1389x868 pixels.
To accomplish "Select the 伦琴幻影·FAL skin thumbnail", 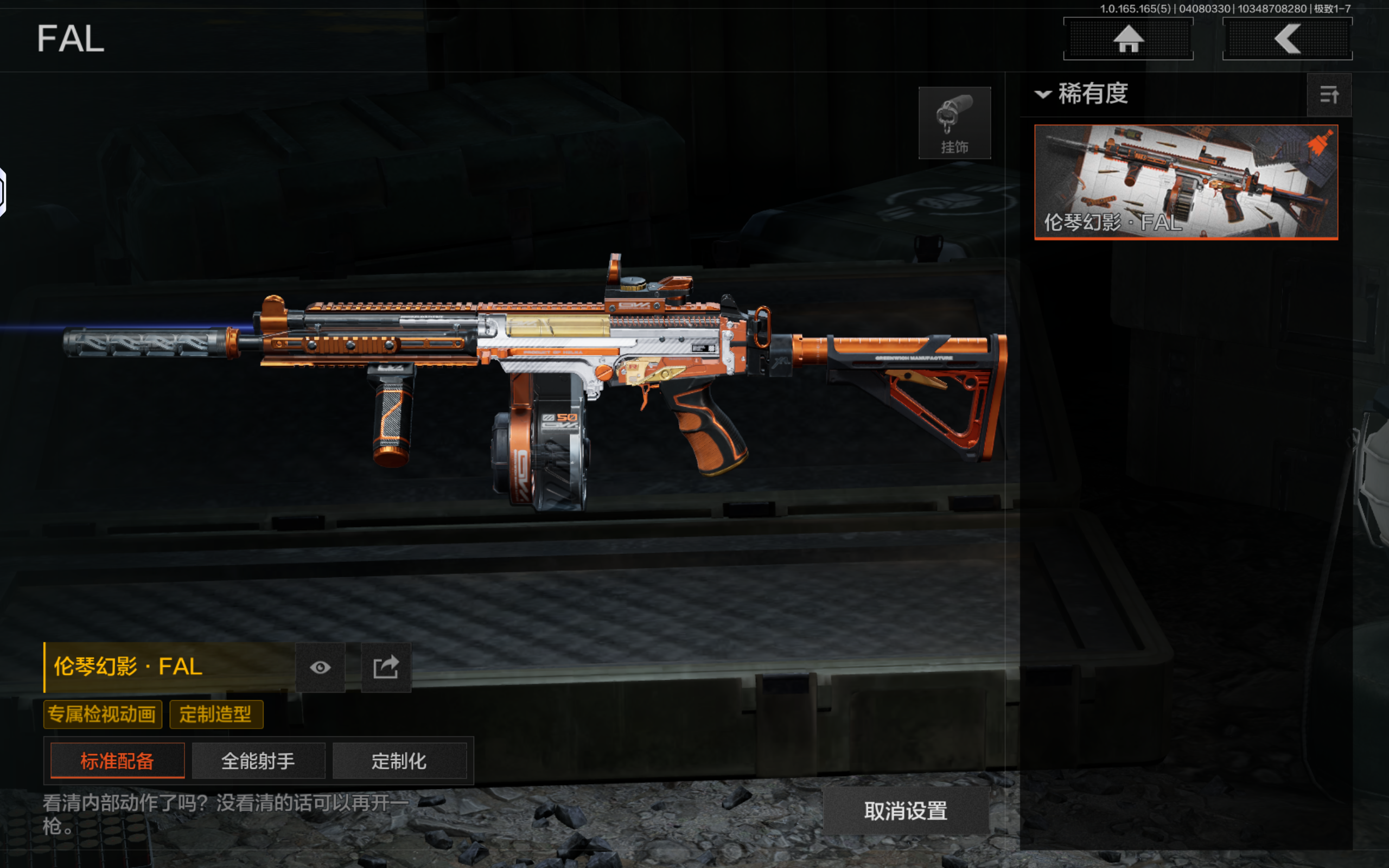I will click(x=1186, y=181).
